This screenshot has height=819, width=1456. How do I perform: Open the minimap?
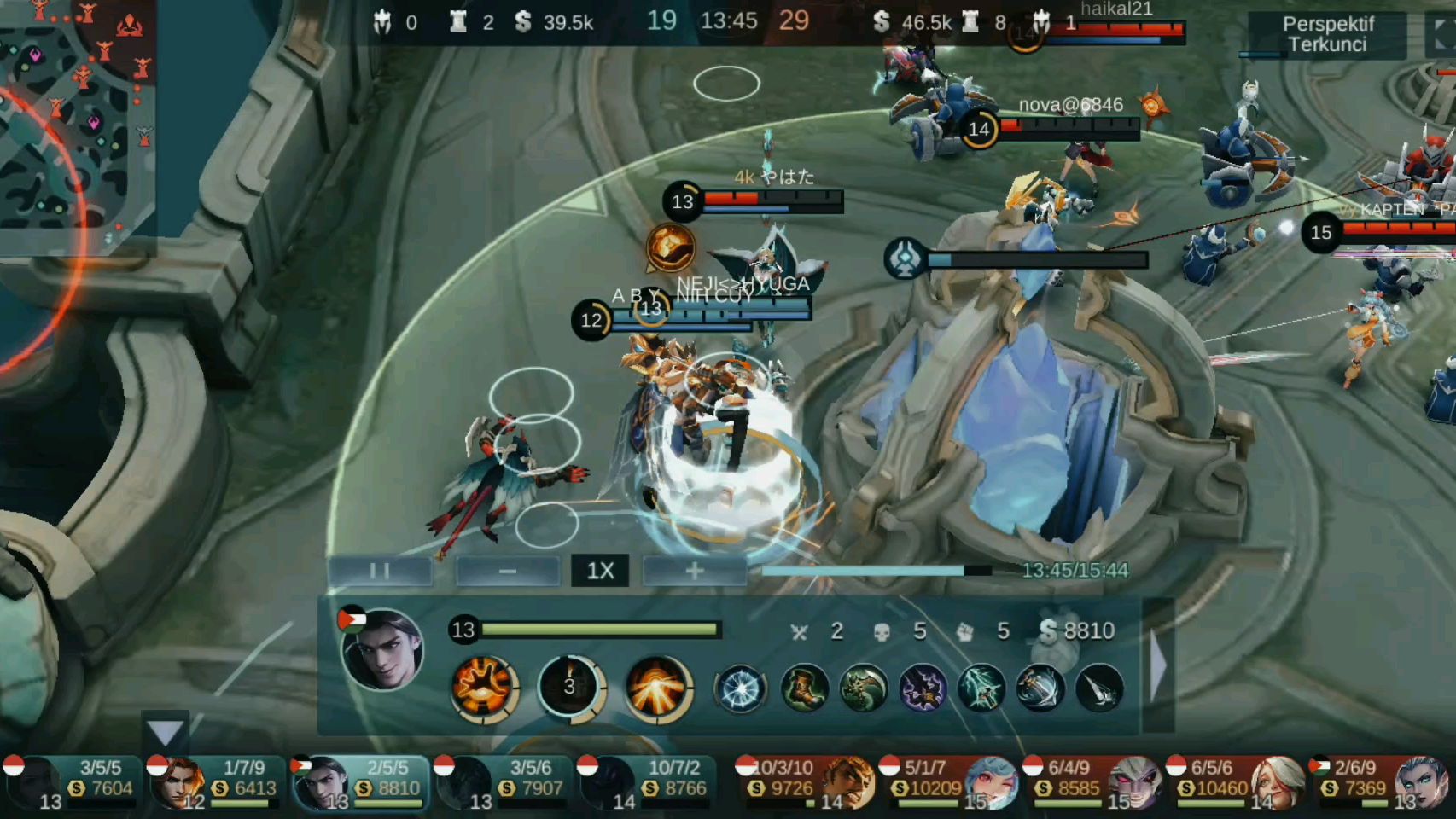click(x=73, y=119)
